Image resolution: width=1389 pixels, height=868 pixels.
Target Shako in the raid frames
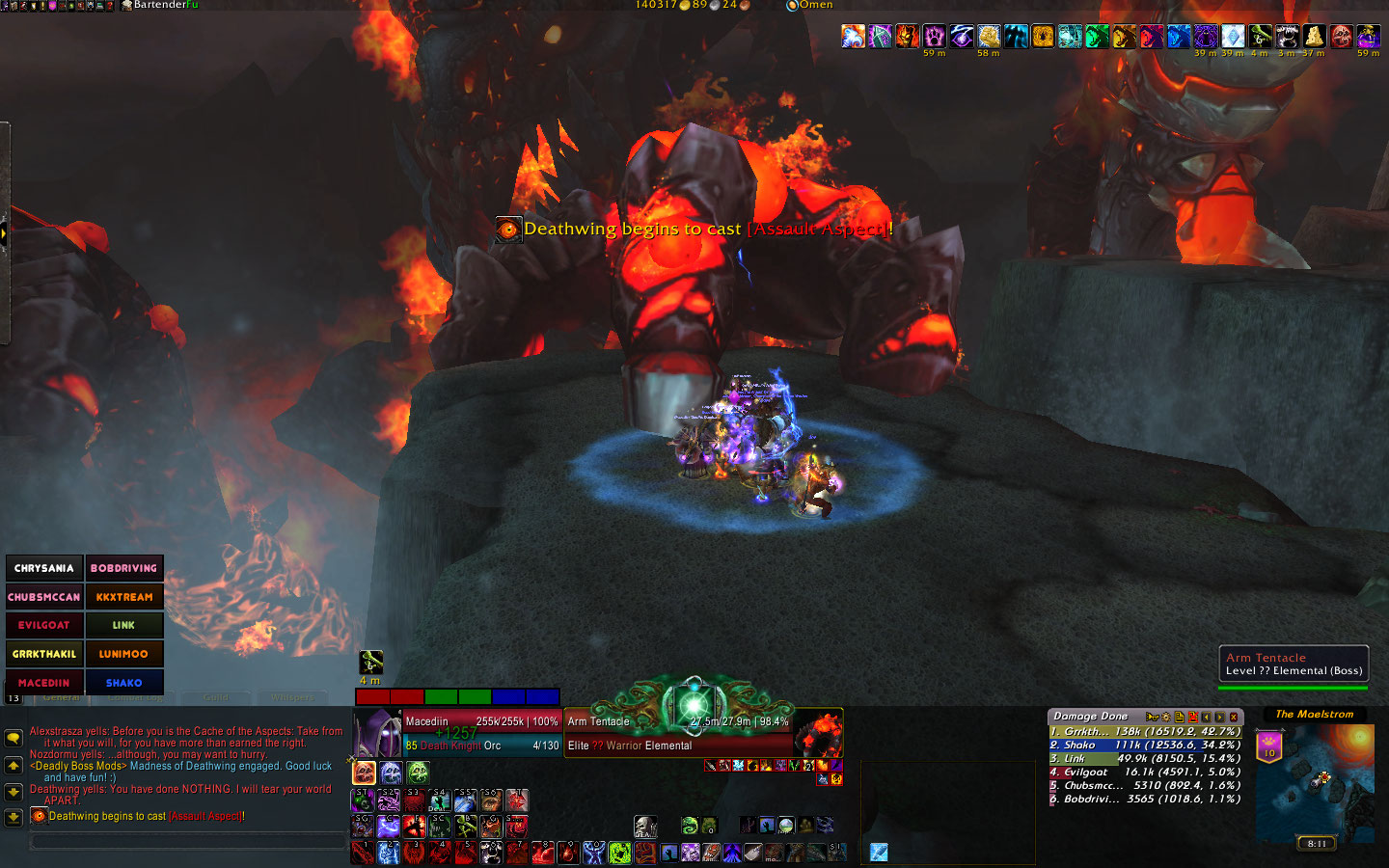124,682
